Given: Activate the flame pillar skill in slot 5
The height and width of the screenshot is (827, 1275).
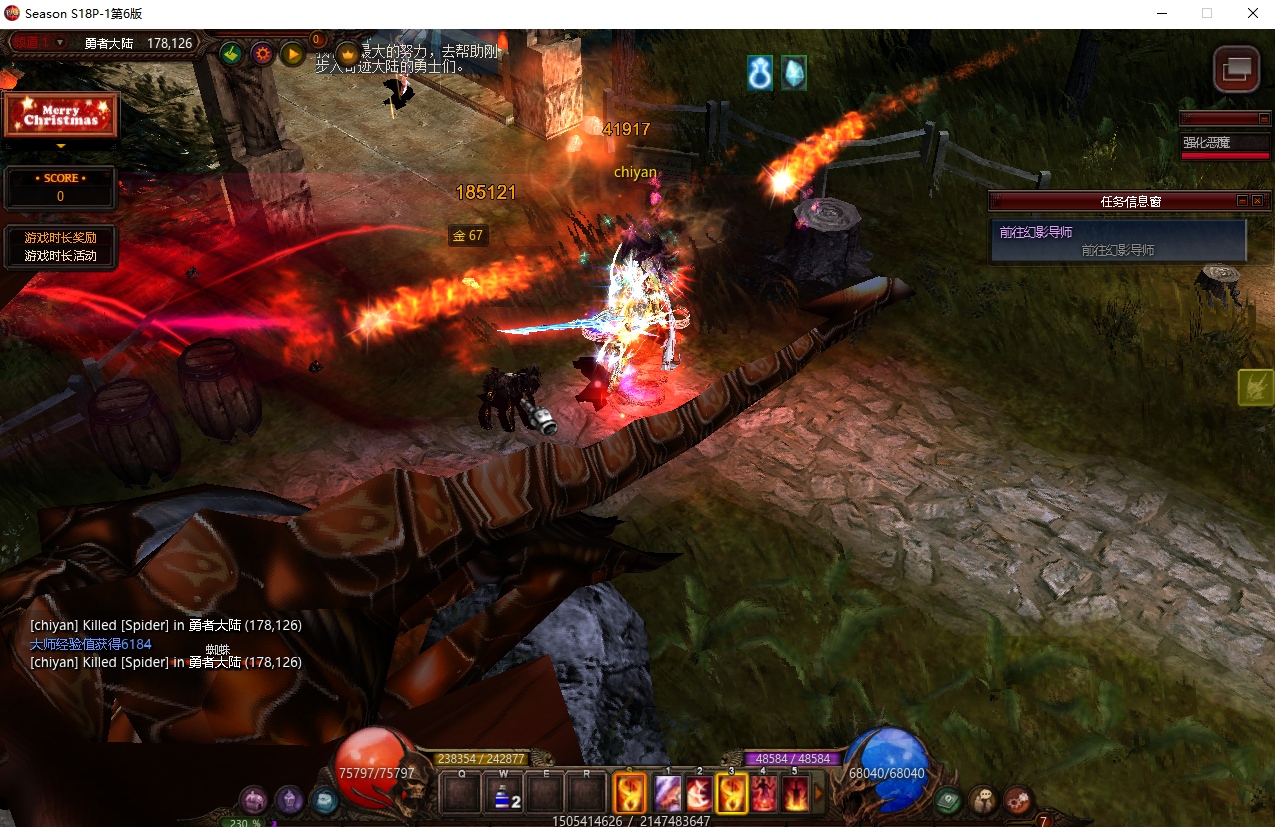Looking at the screenshot, I should 795,795.
